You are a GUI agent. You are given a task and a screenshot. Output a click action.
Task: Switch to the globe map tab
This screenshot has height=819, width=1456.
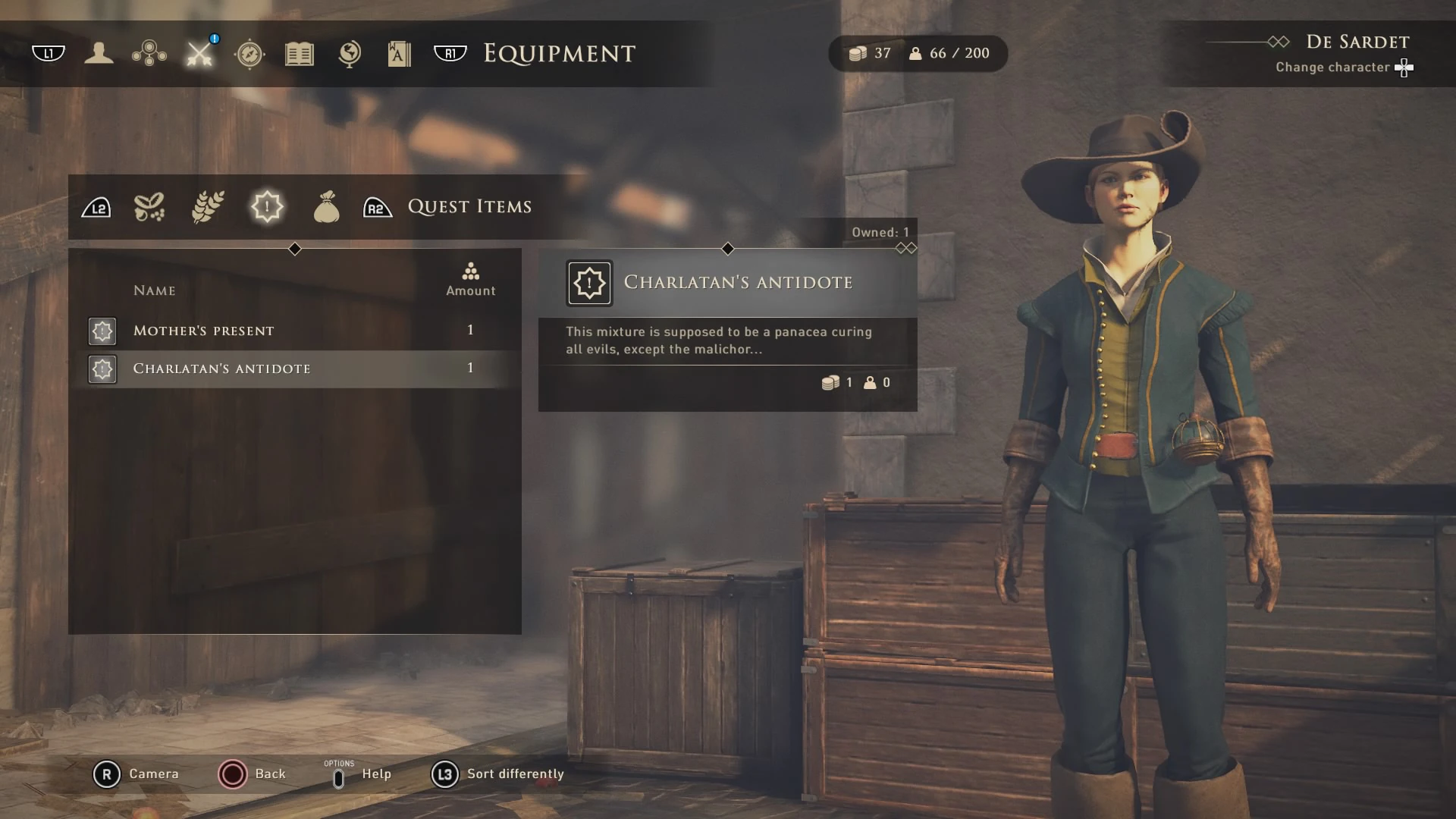coord(350,54)
